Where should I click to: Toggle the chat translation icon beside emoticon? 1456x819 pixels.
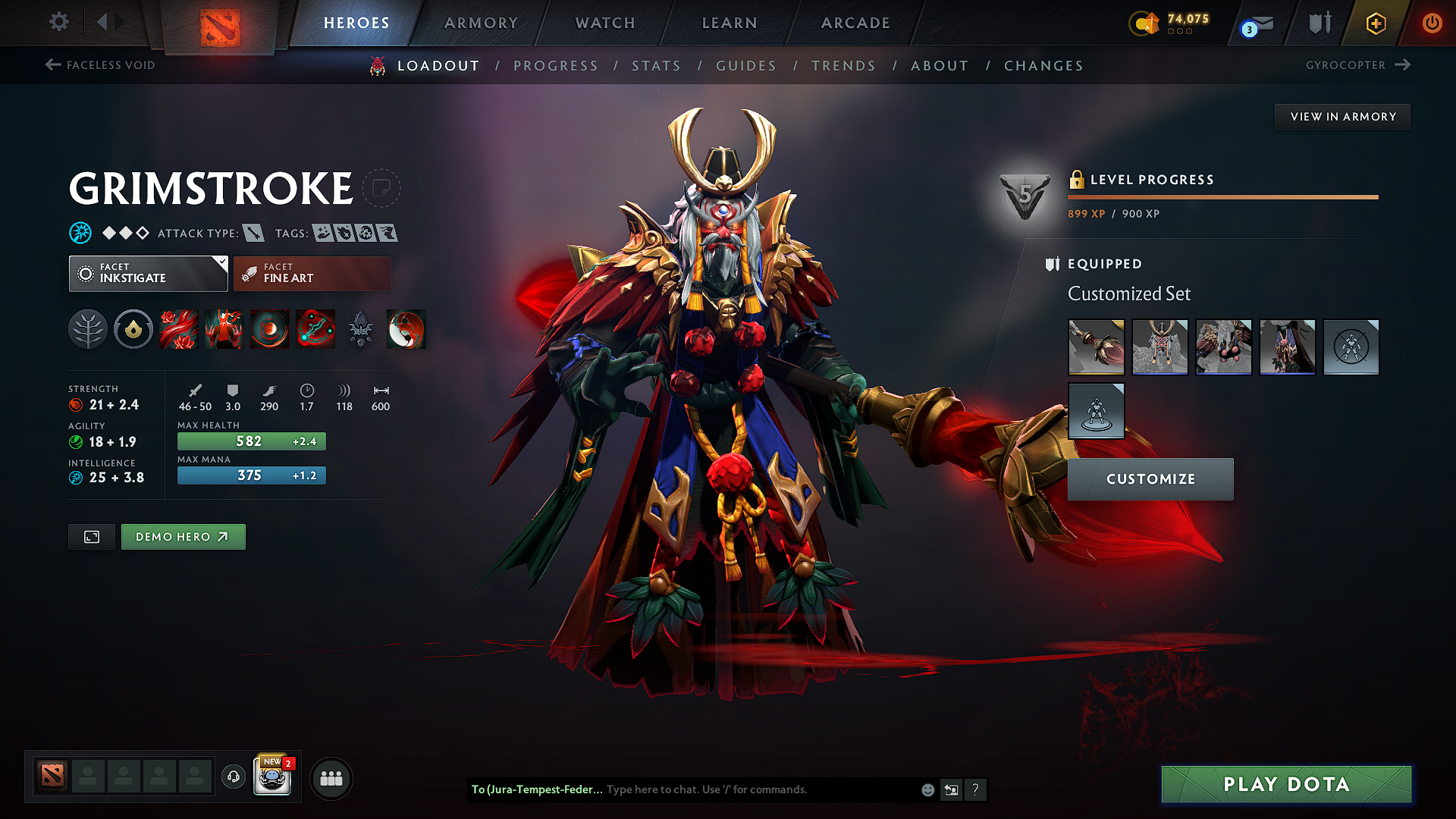click(x=951, y=789)
